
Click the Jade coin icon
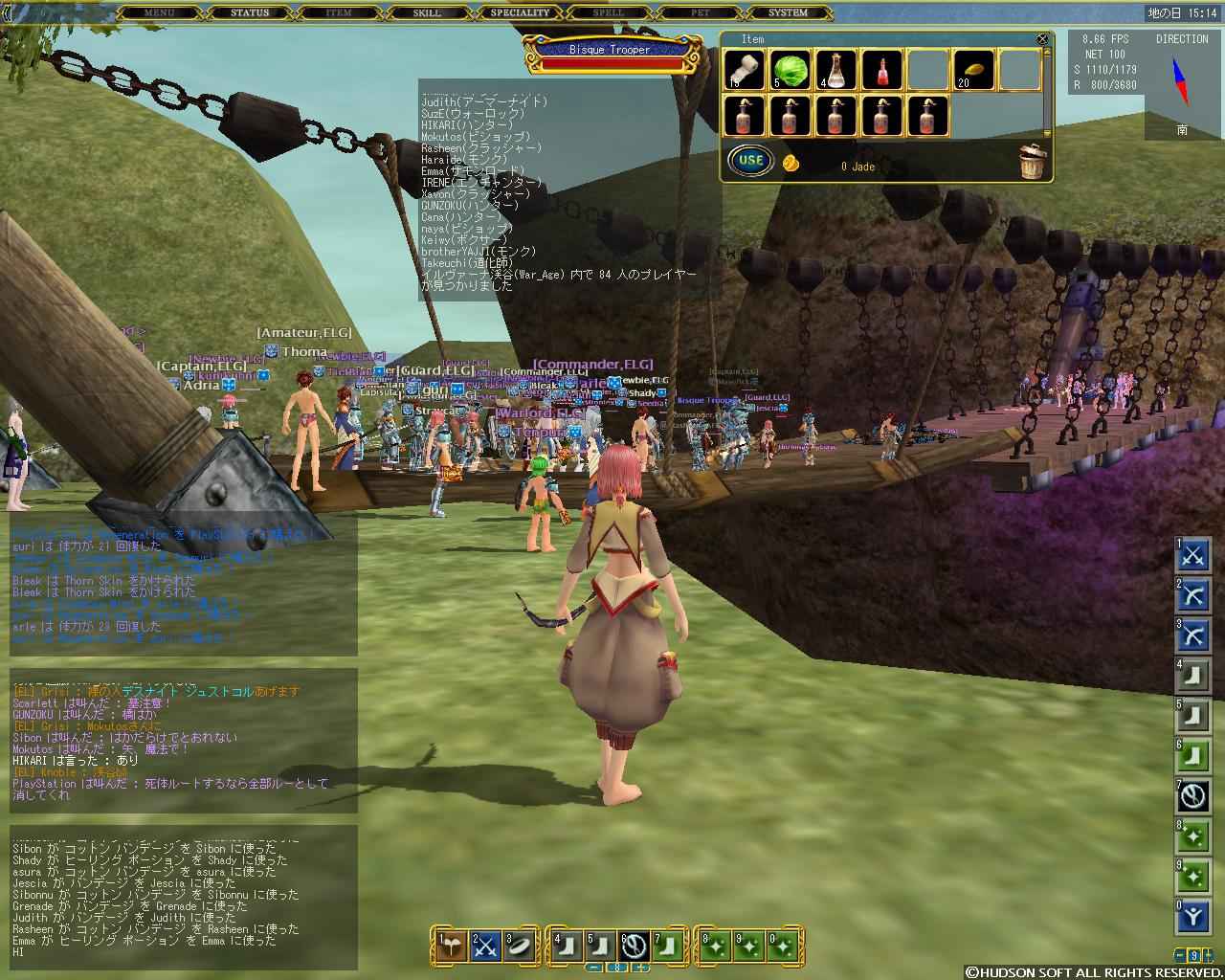coord(791,163)
